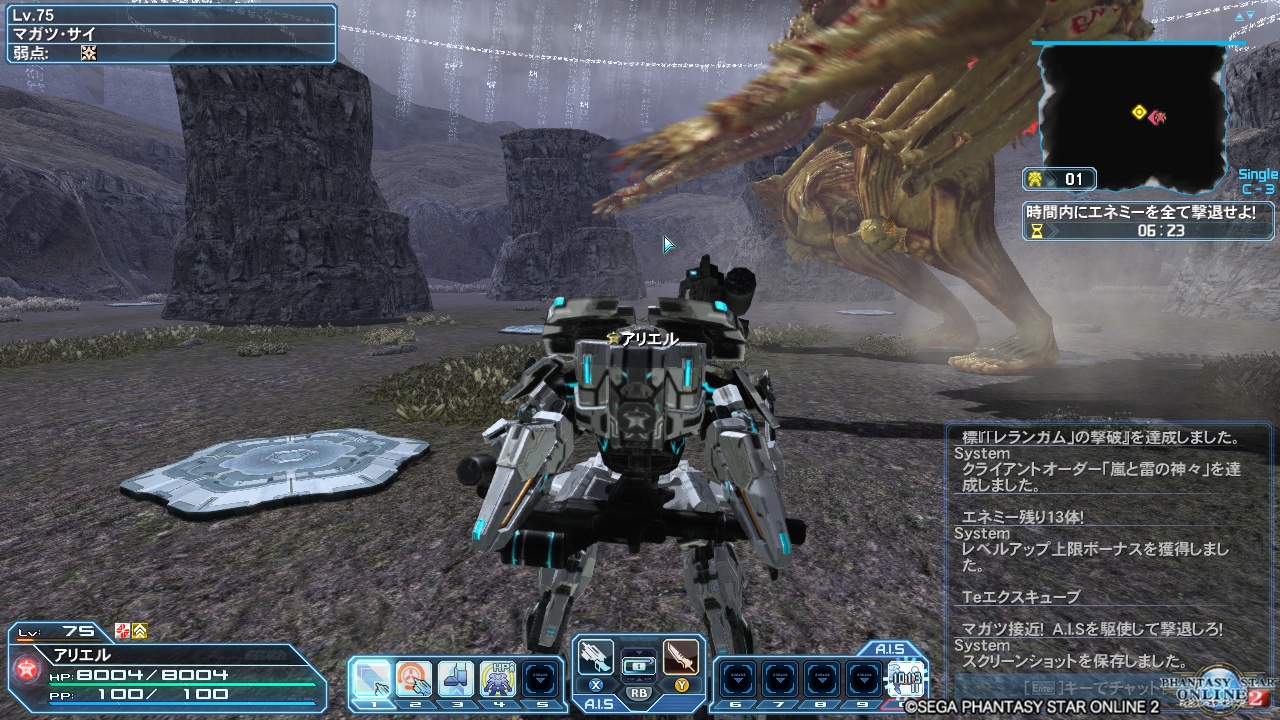Click the A.I.S label on the weapon palette

pos(601,702)
